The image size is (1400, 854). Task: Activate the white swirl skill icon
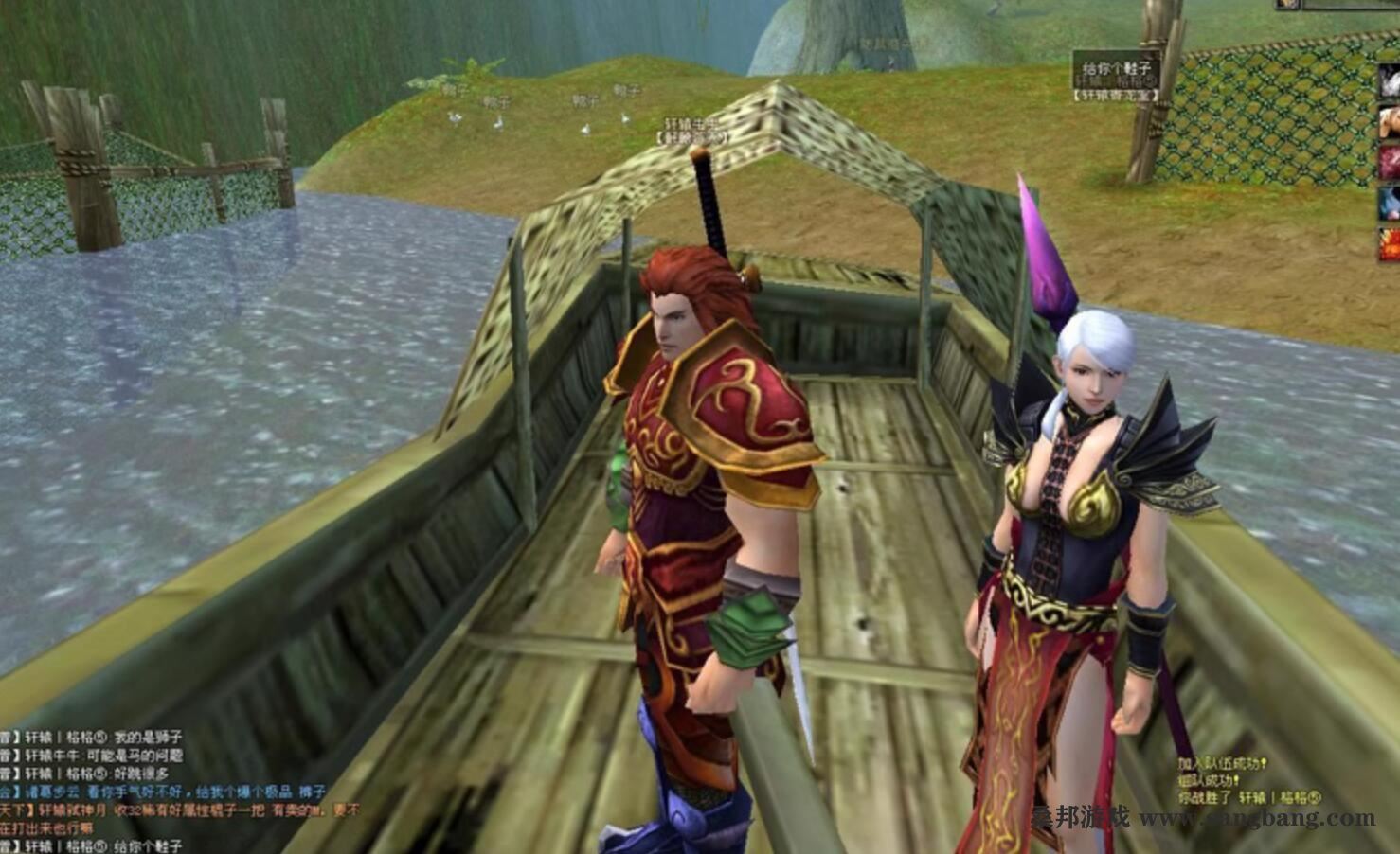[1391, 81]
